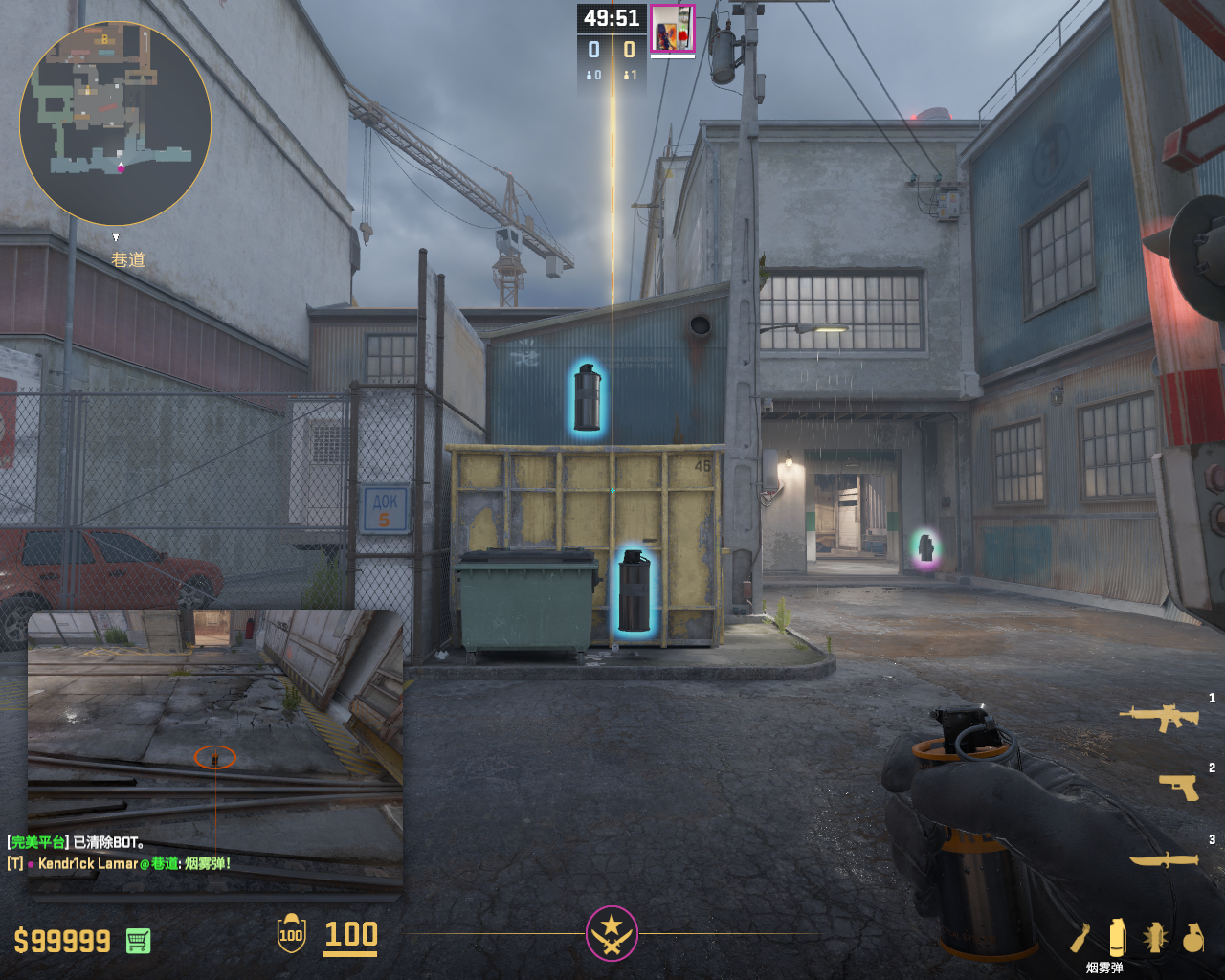Click the player avatar beside the timer
Viewport: 1225px width, 980px height.
point(672,29)
